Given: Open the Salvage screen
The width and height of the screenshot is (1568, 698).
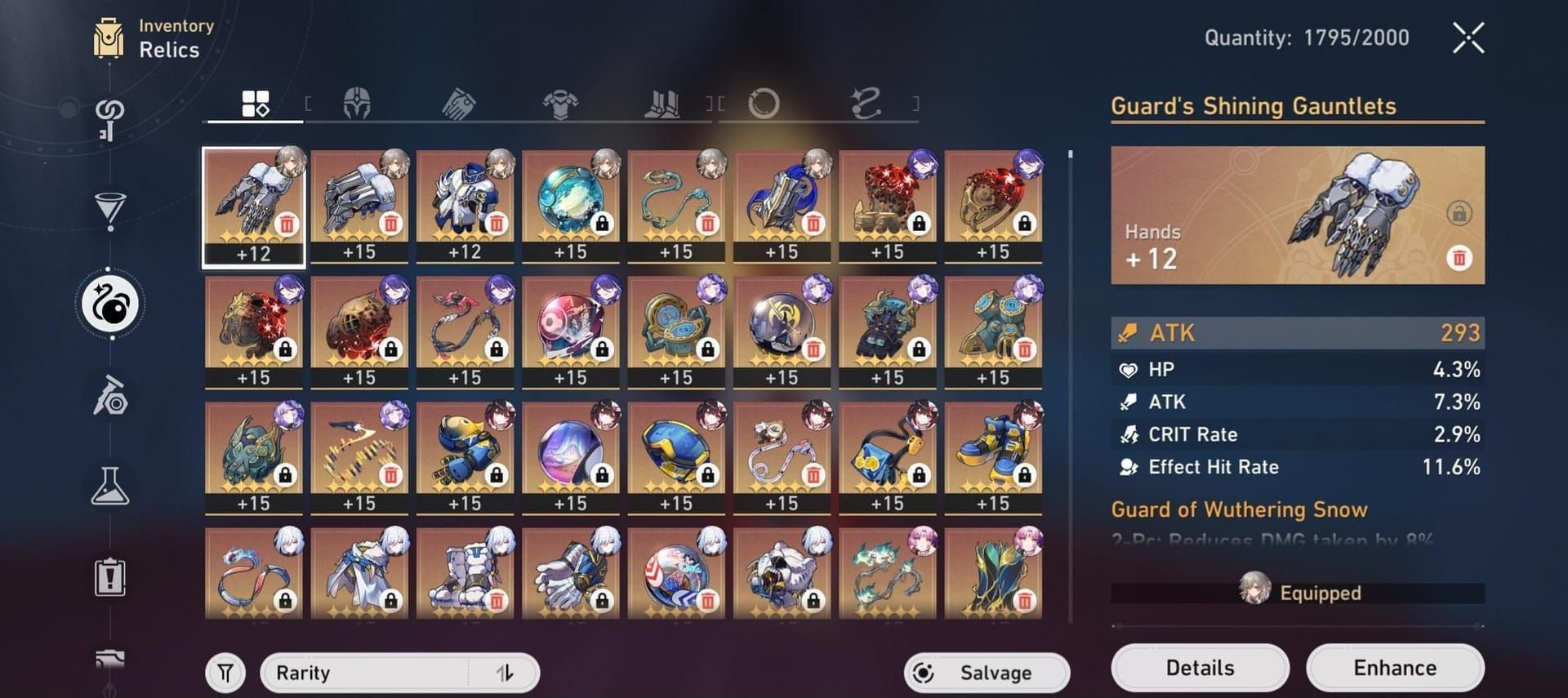Looking at the screenshot, I should 986,673.
